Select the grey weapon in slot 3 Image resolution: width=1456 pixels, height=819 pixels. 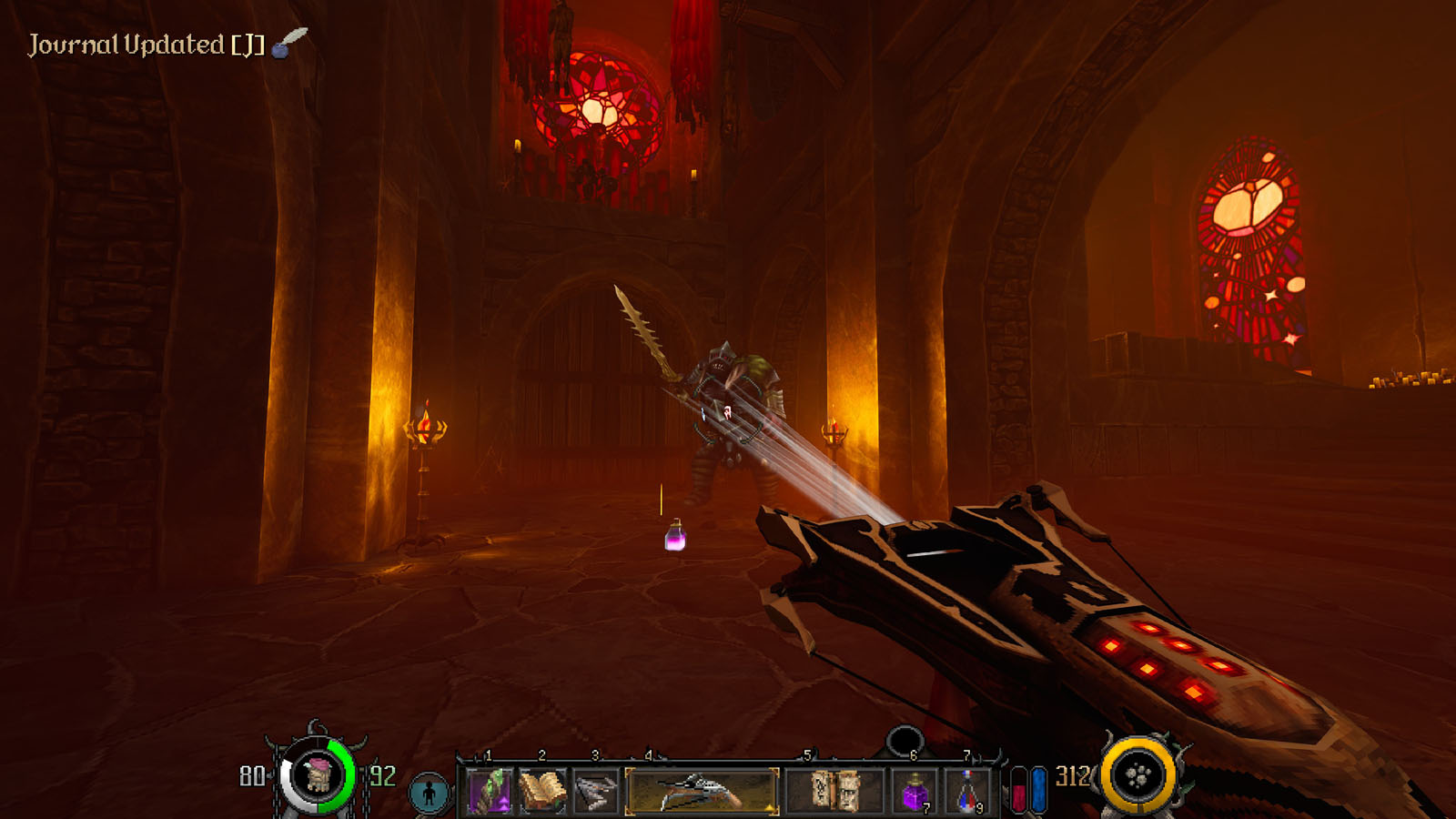pyautogui.click(x=595, y=790)
